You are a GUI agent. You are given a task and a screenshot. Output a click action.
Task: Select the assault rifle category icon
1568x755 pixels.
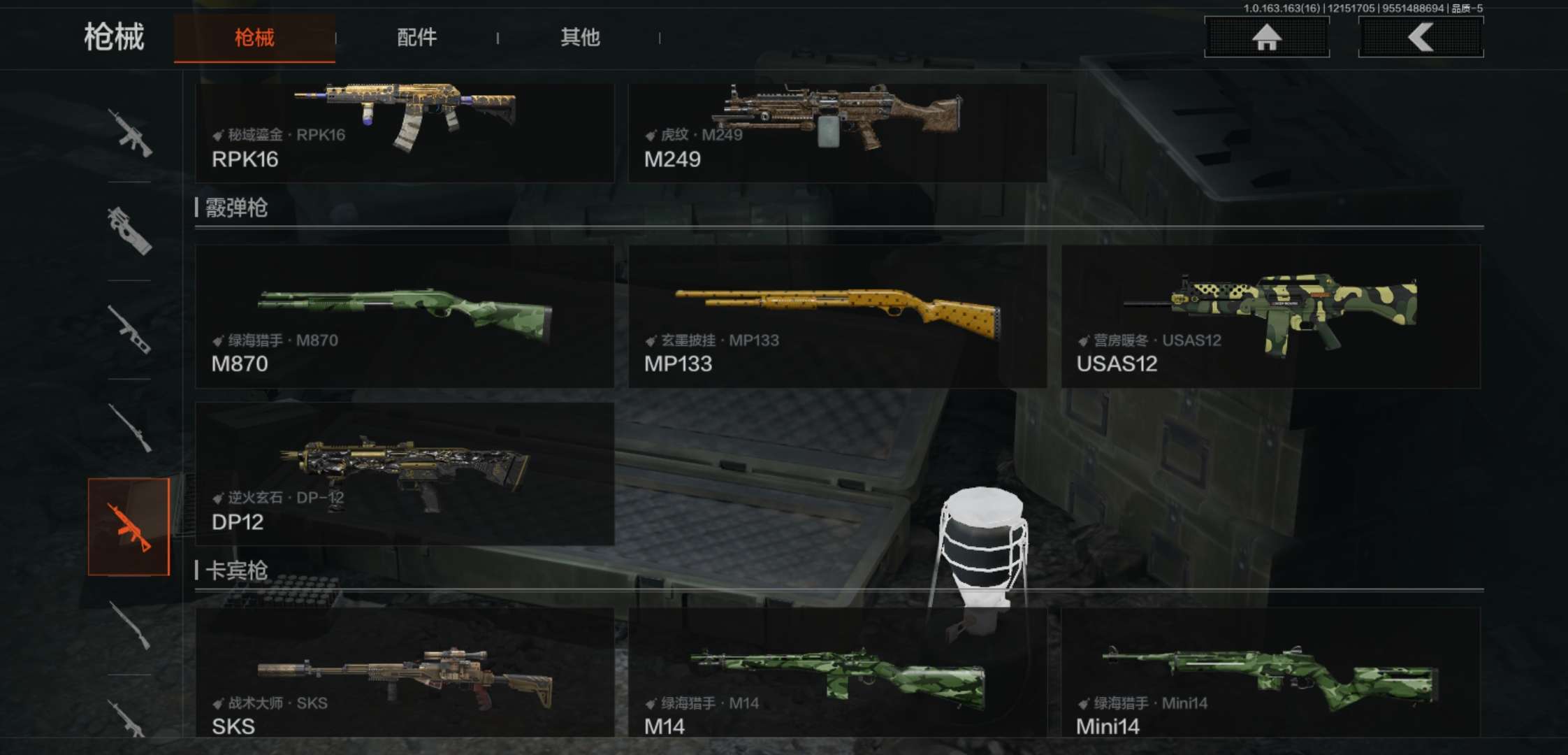[x=129, y=133]
